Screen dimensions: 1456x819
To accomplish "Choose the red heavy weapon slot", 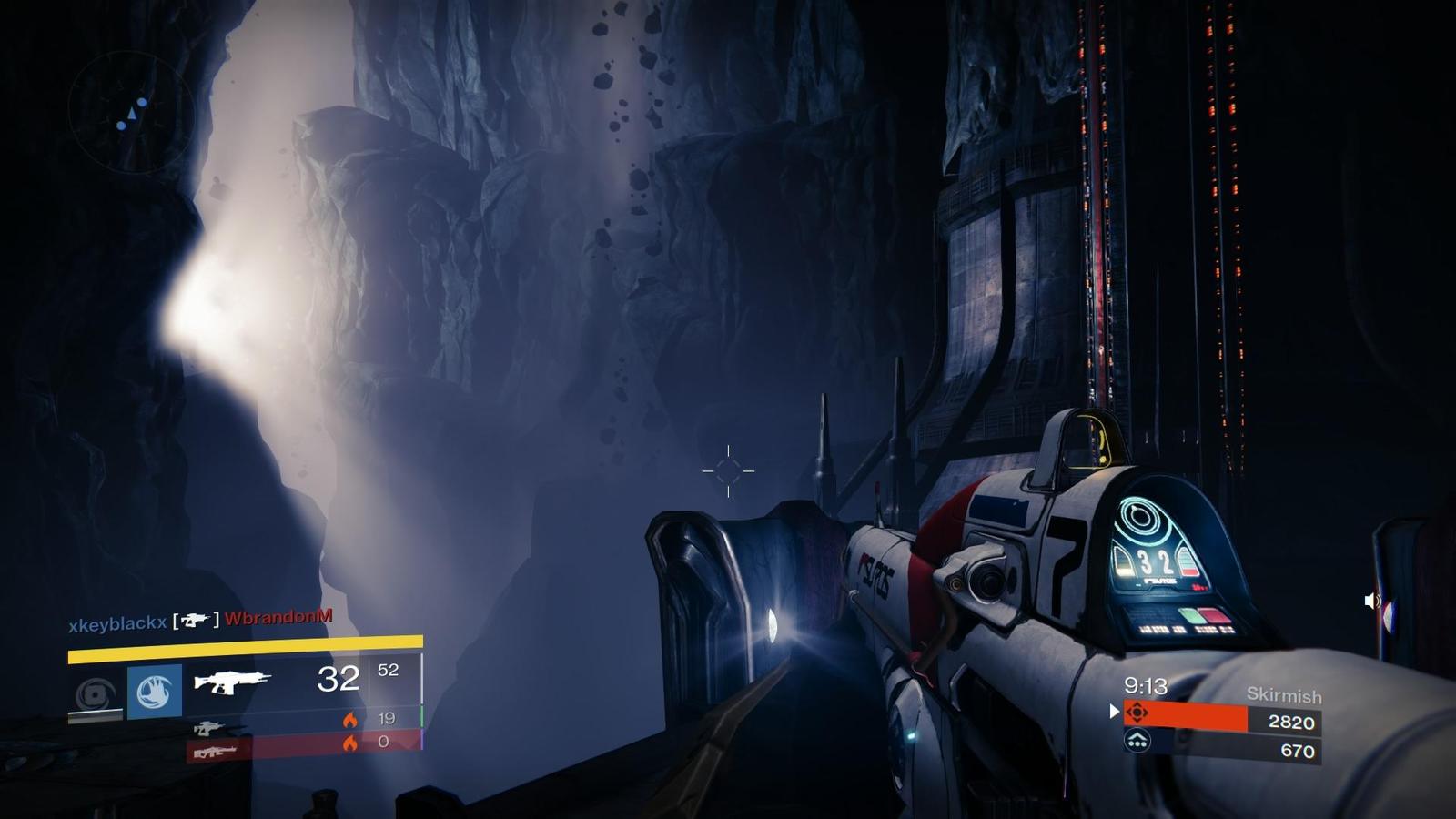I will click(x=215, y=751).
